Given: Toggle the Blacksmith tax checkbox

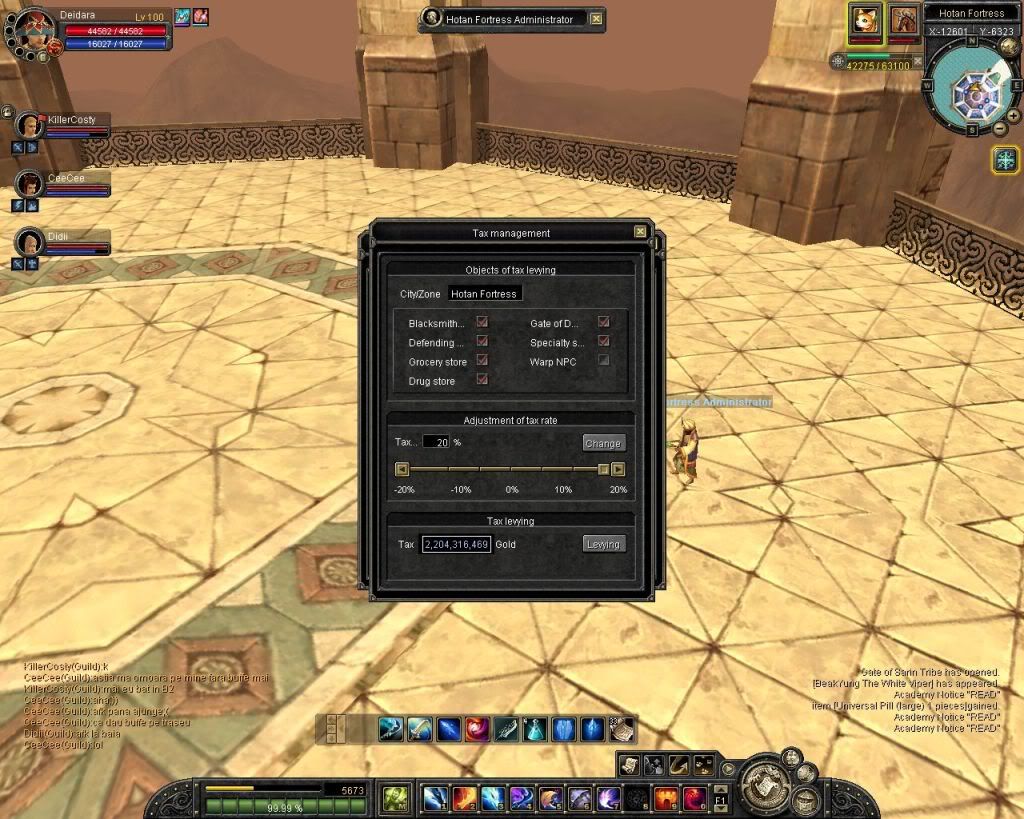Looking at the screenshot, I should click(482, 323).
